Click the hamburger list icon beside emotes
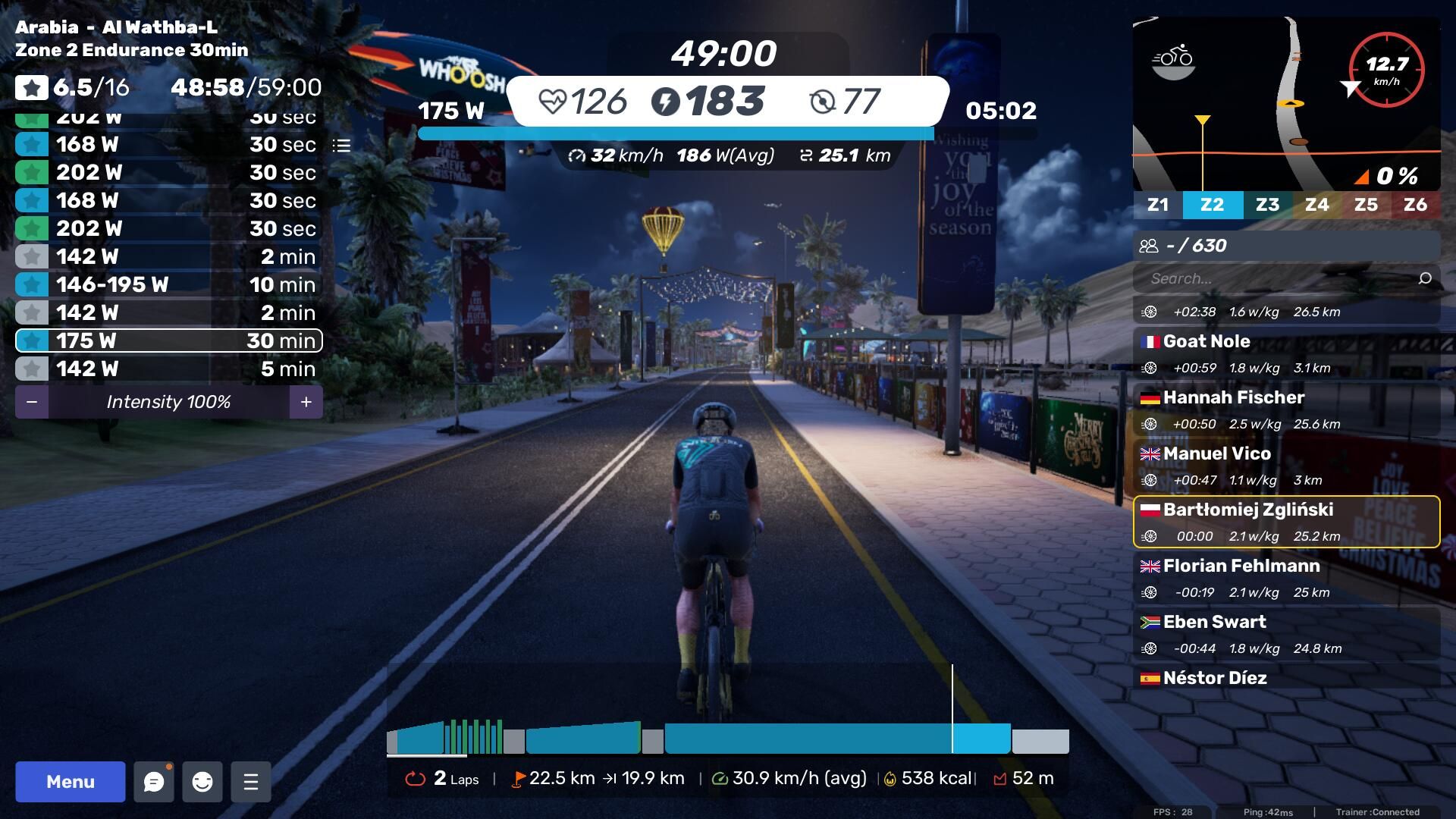The width and height of the screenshot is (1456, 819). [251, 782]
